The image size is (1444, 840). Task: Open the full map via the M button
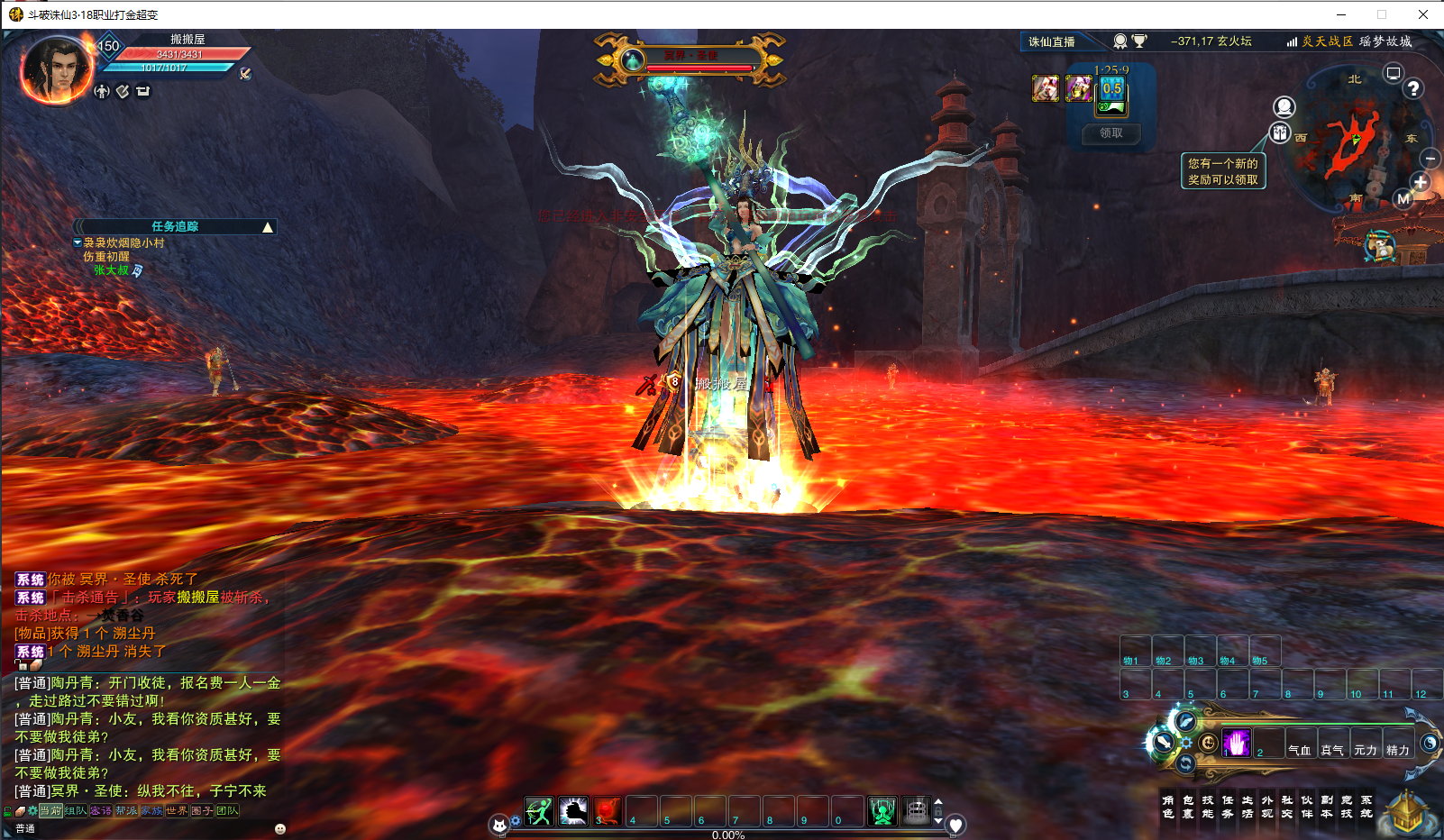[x=1403, y=199]
